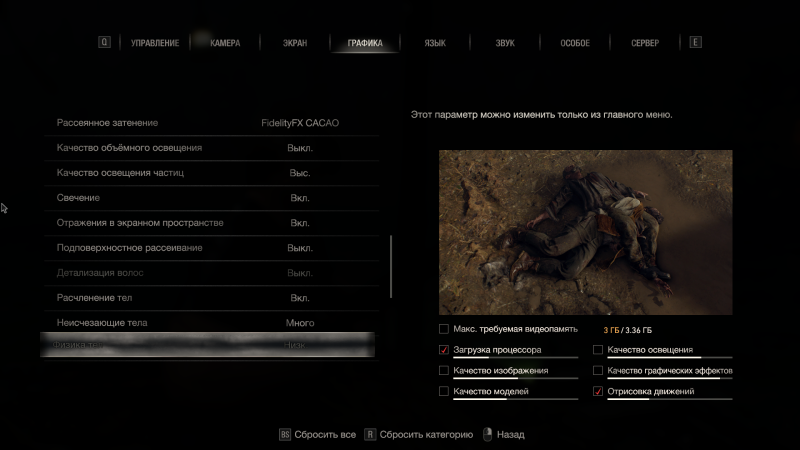This screenshot has height=450, width=800.
Task: Switch to the Управление tab
Action: pyautogui.click(x=155, y=43)
